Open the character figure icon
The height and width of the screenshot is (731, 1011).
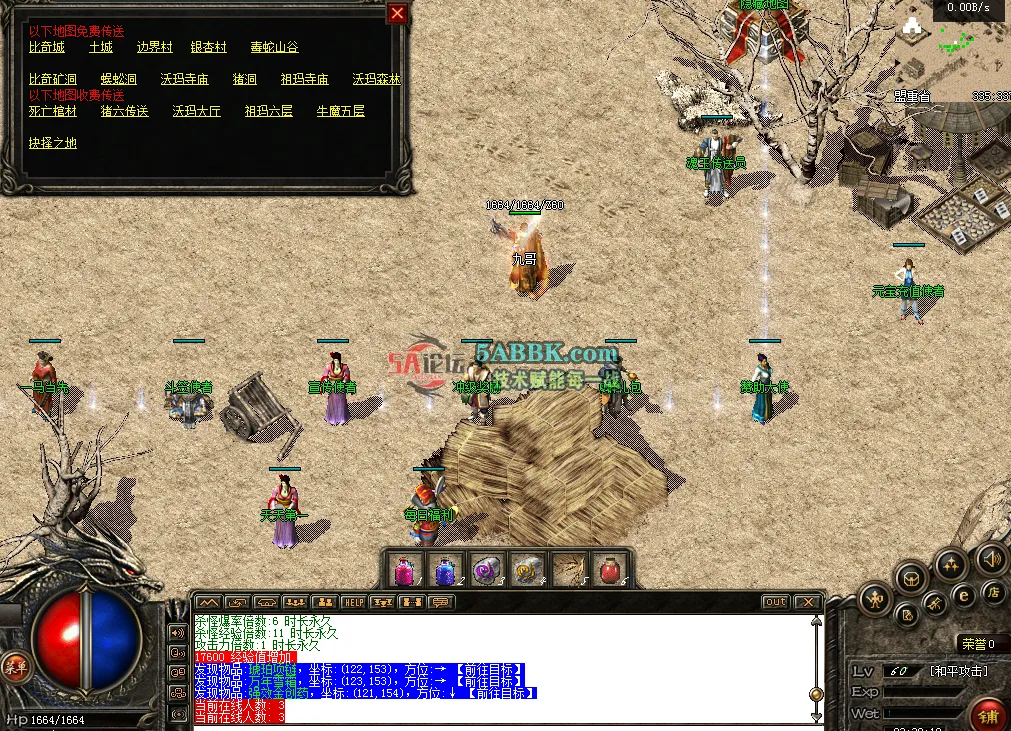(x=875, y=599)
